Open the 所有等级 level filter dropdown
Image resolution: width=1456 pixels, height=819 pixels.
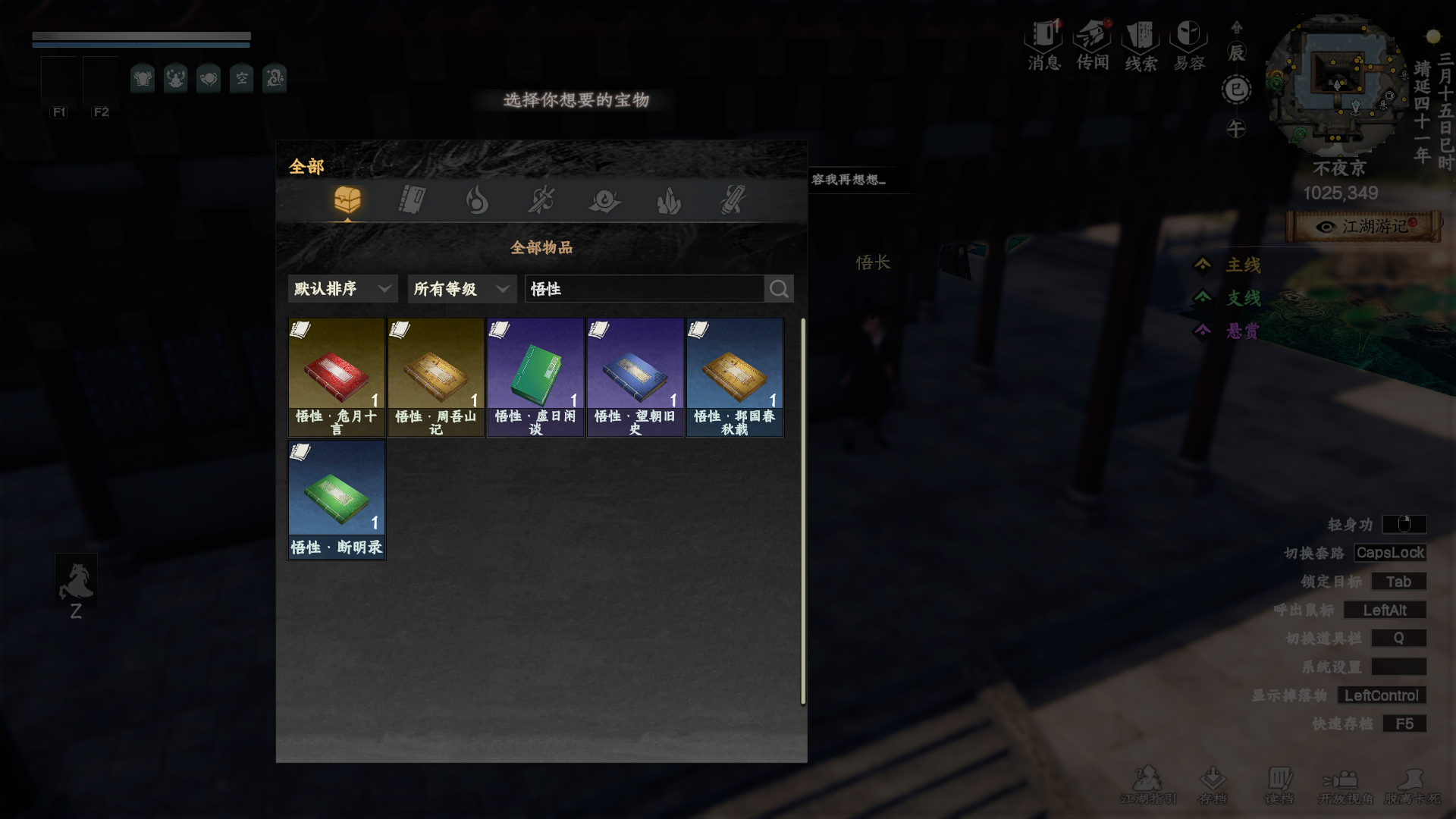click(x=462, y=289)
